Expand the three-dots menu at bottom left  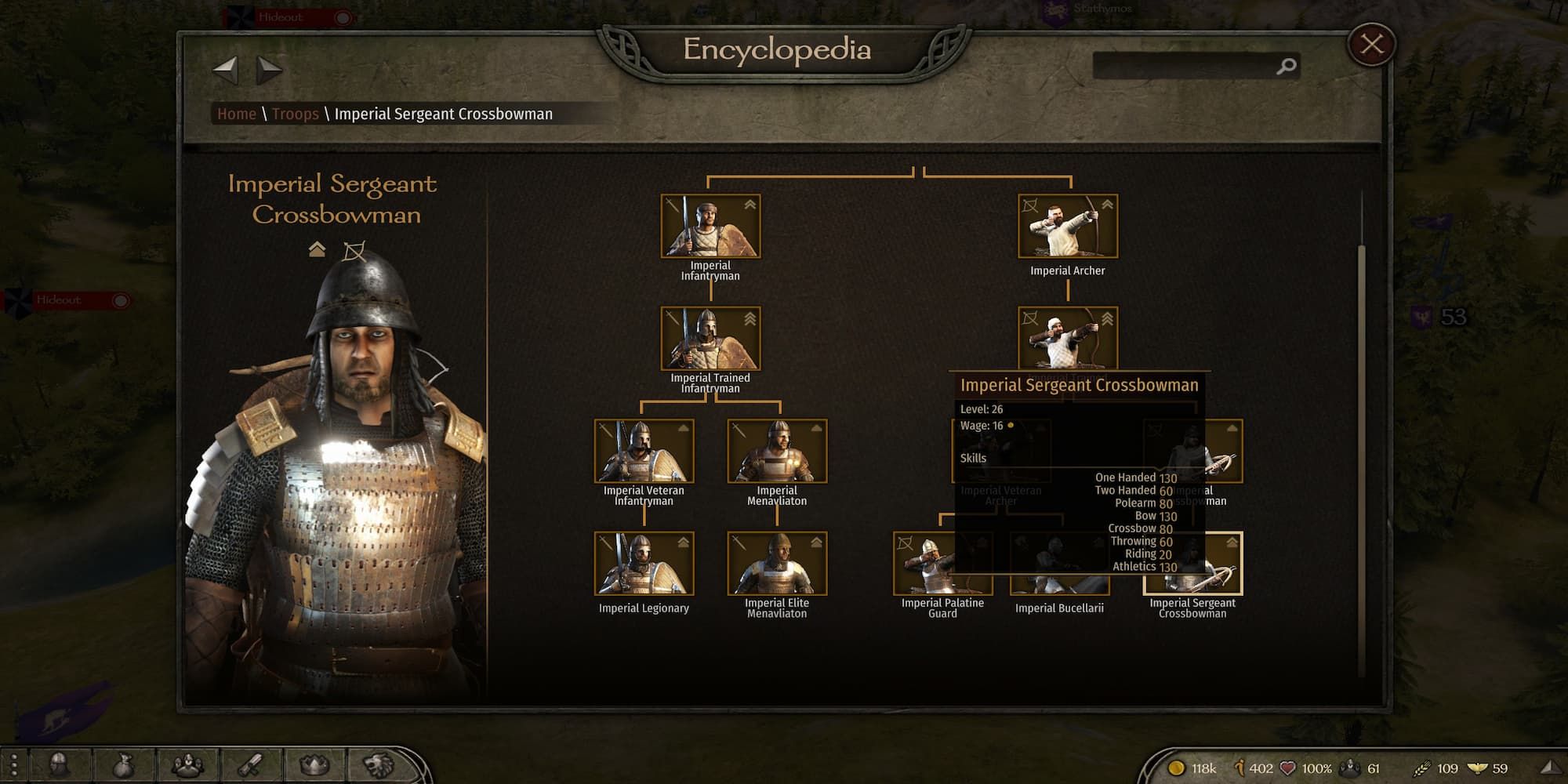(14, 765)
